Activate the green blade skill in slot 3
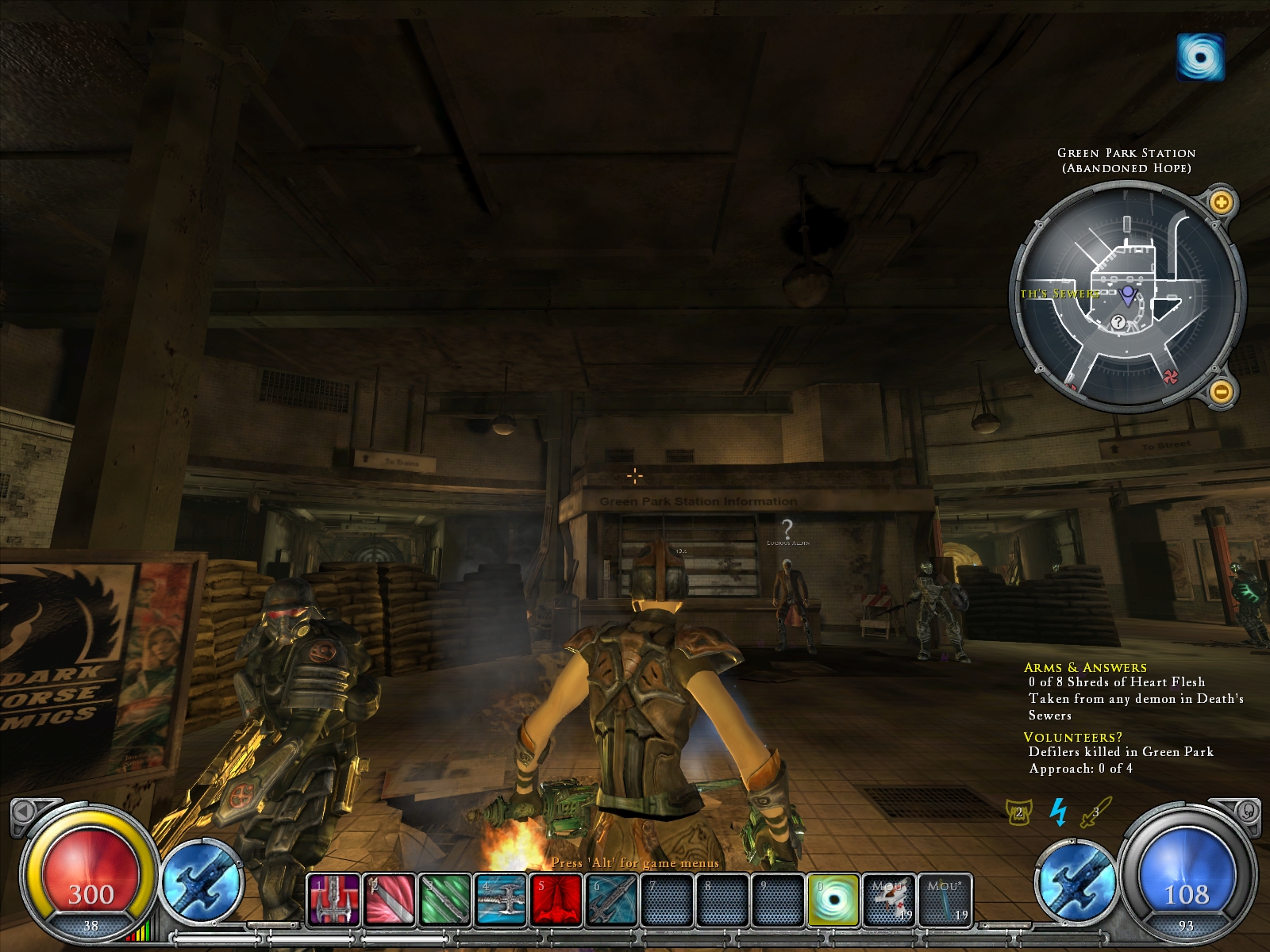This screenshot has height=952, width=1270. click(x=444, y=900)
